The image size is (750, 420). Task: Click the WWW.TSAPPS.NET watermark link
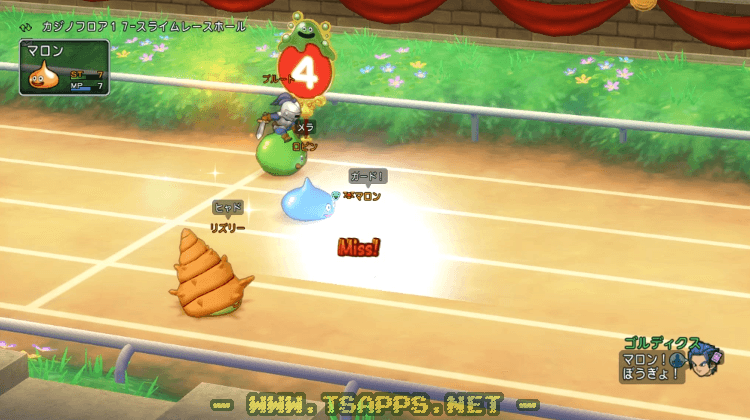point(376,405)
